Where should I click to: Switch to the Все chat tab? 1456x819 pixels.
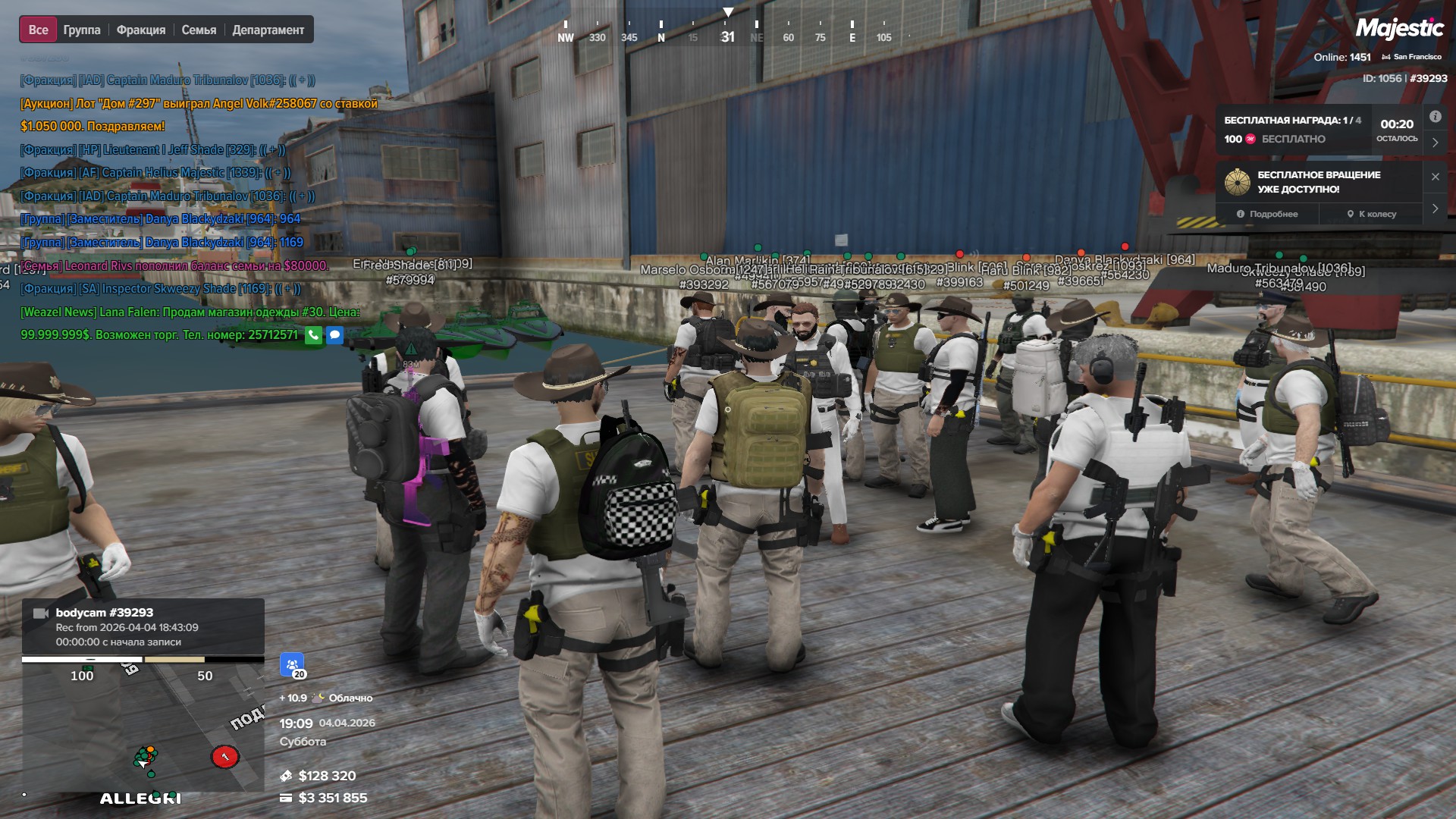point(38,30)
